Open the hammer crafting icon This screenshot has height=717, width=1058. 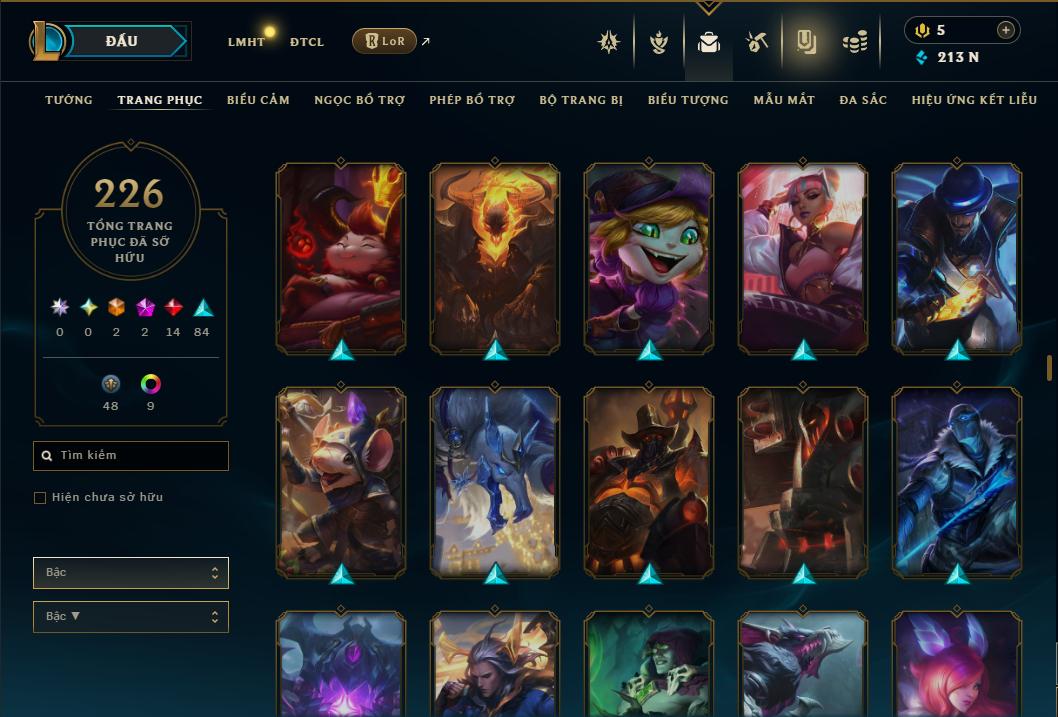[x=757, y=42]
